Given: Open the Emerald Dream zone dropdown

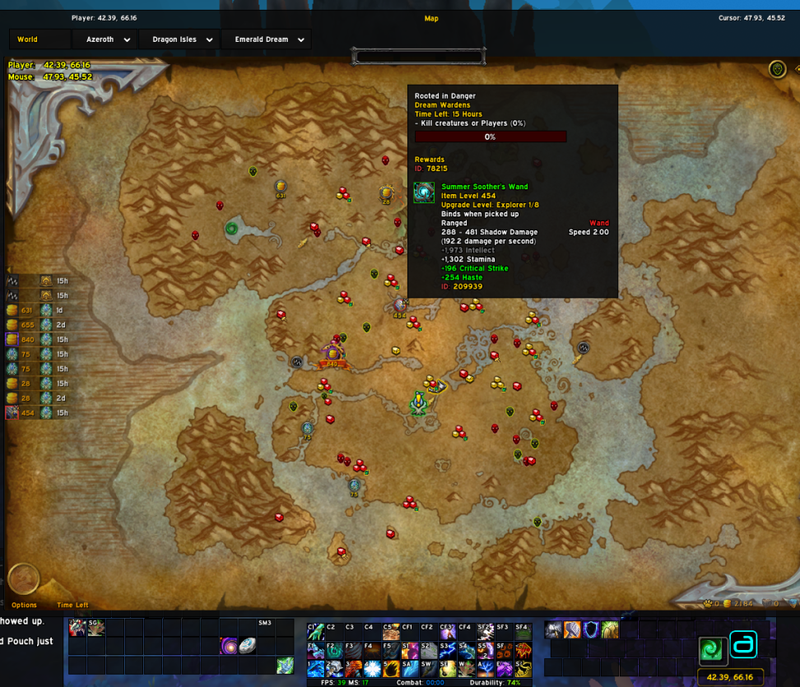Looking at the screenshot, I should [x=268, y=40].
